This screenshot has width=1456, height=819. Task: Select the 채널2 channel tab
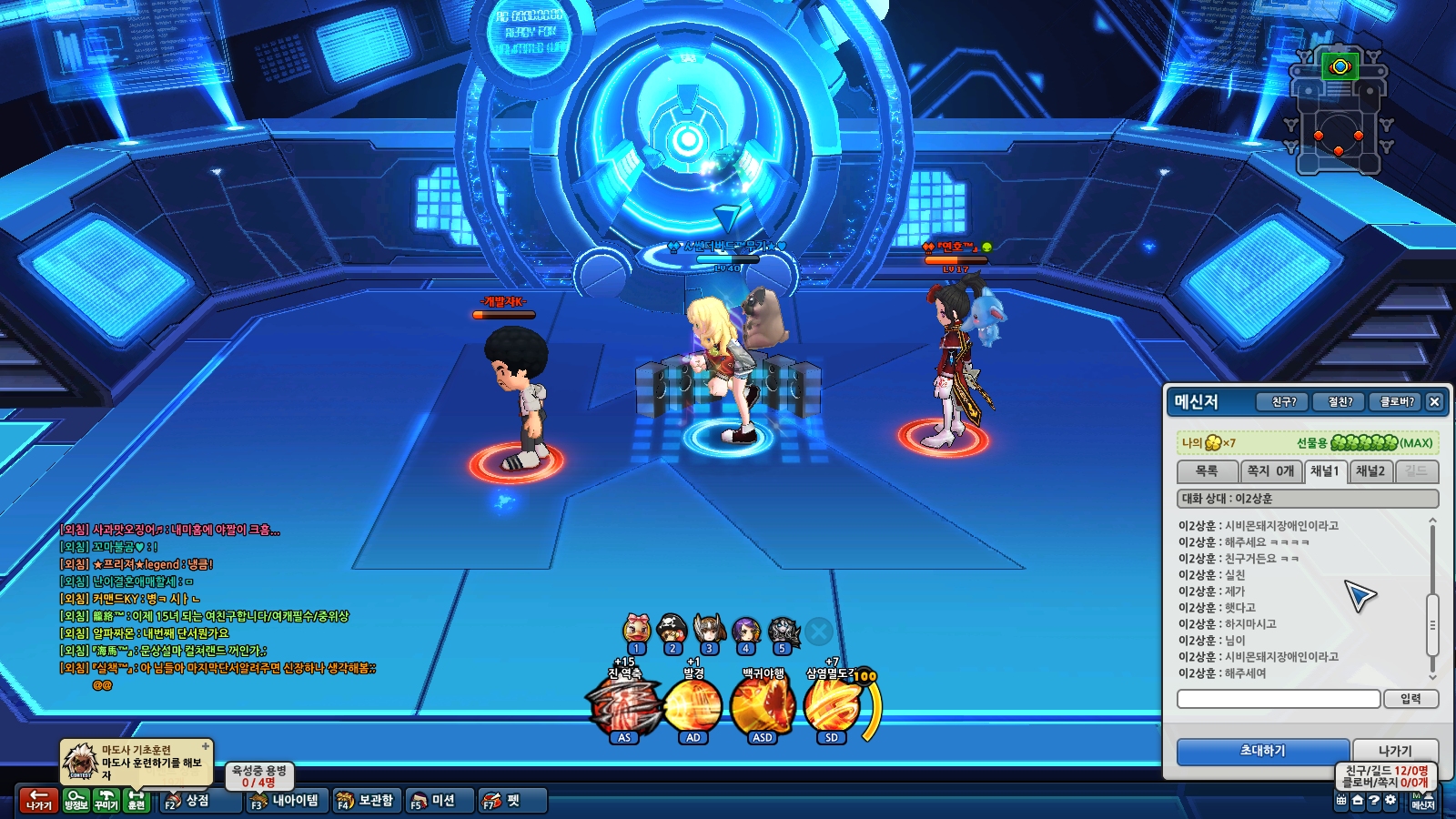pos(1370,471)
